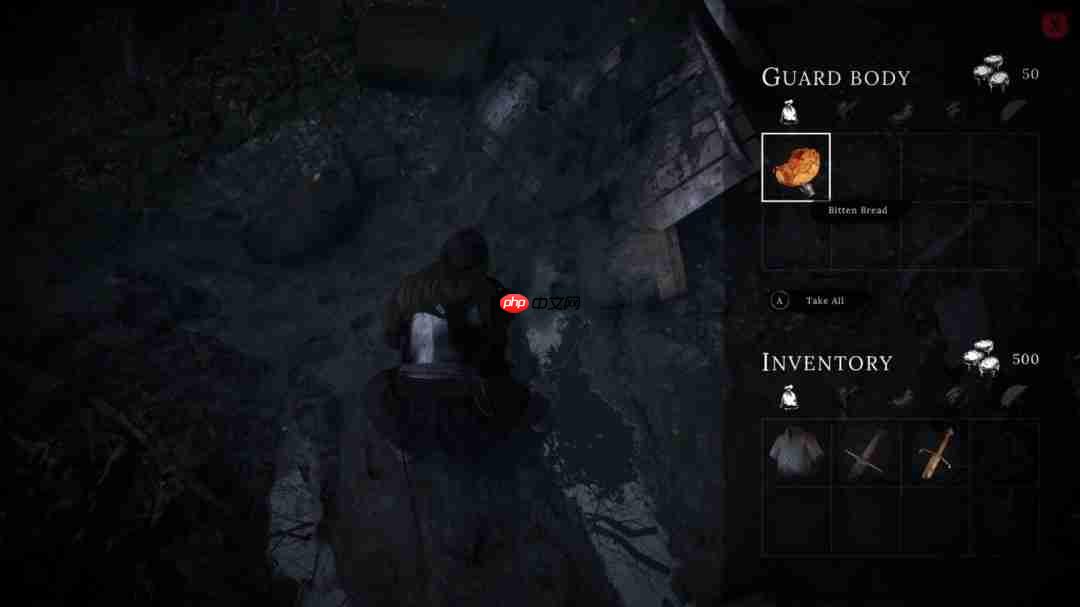Switch to the feather tab under Guard Body

pyautogui.click(x=1014, y=111)
